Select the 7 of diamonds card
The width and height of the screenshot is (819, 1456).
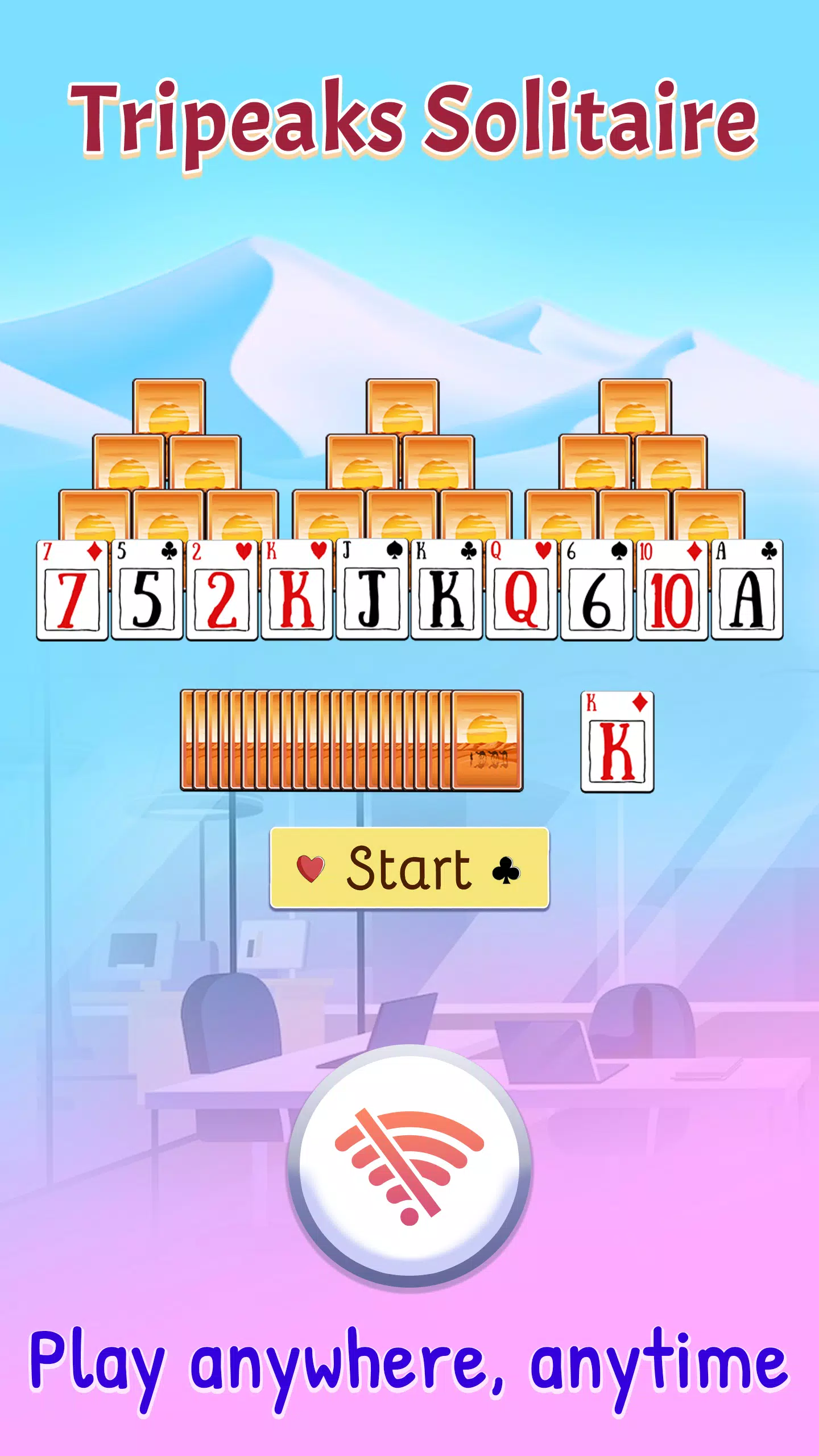point(72,590)
